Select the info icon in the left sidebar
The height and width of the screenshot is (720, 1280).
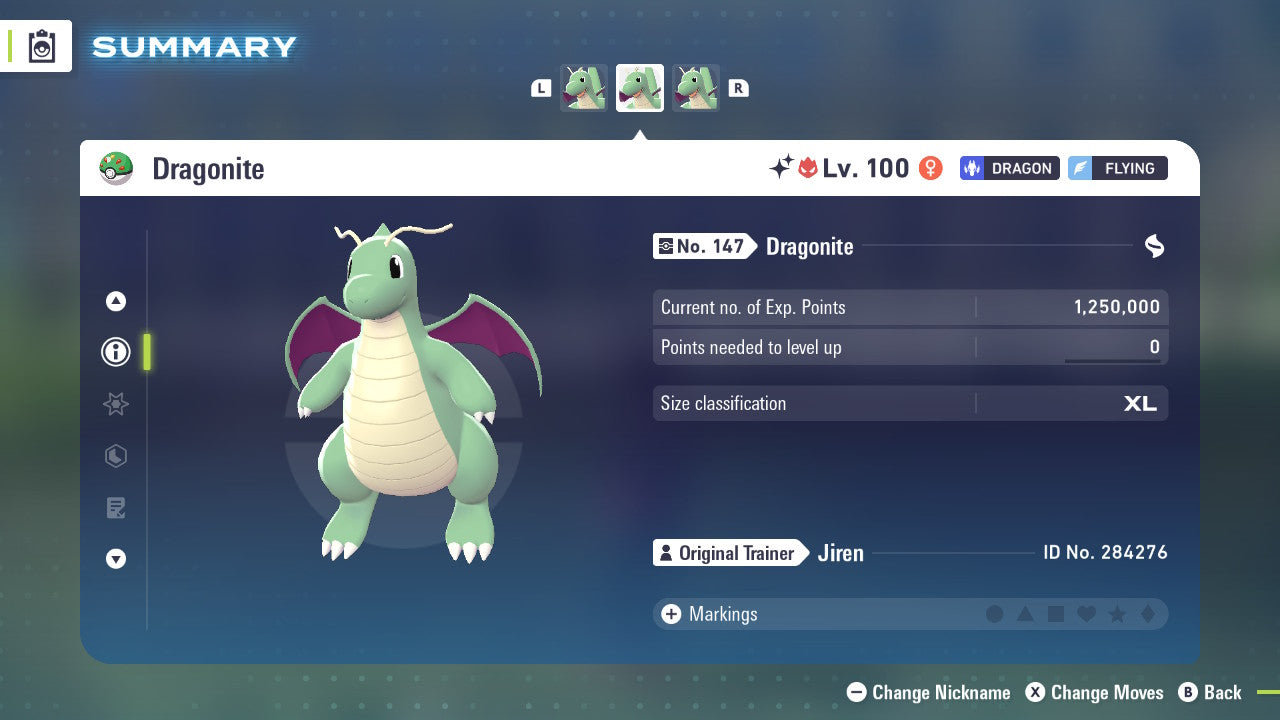click(115, 352)
